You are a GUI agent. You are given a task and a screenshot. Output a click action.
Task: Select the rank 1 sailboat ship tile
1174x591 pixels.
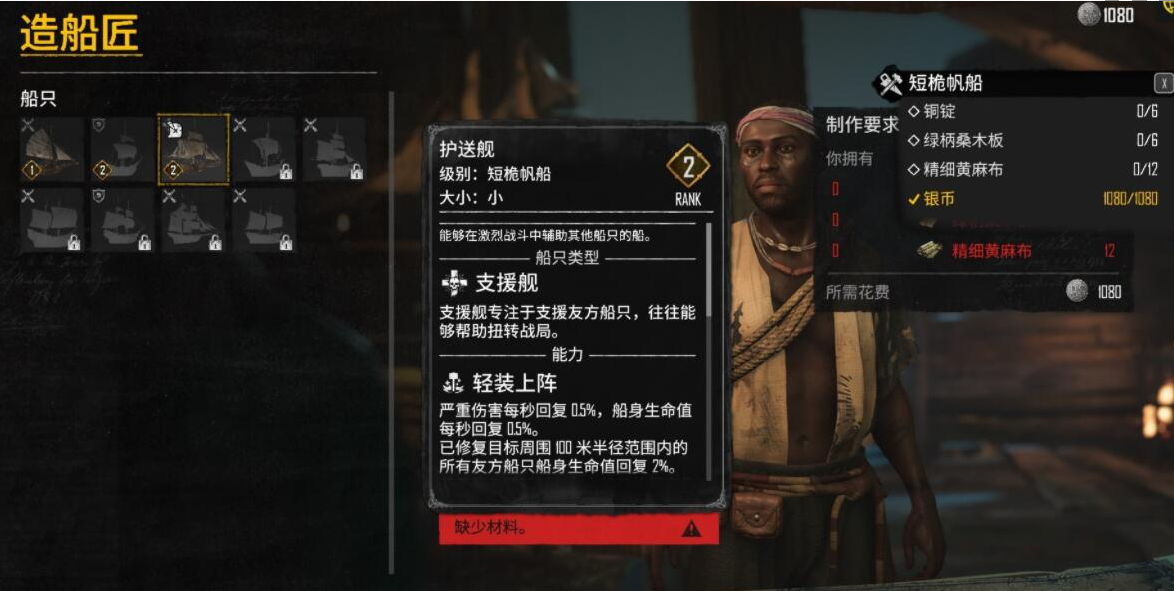[x=52, y=149]
